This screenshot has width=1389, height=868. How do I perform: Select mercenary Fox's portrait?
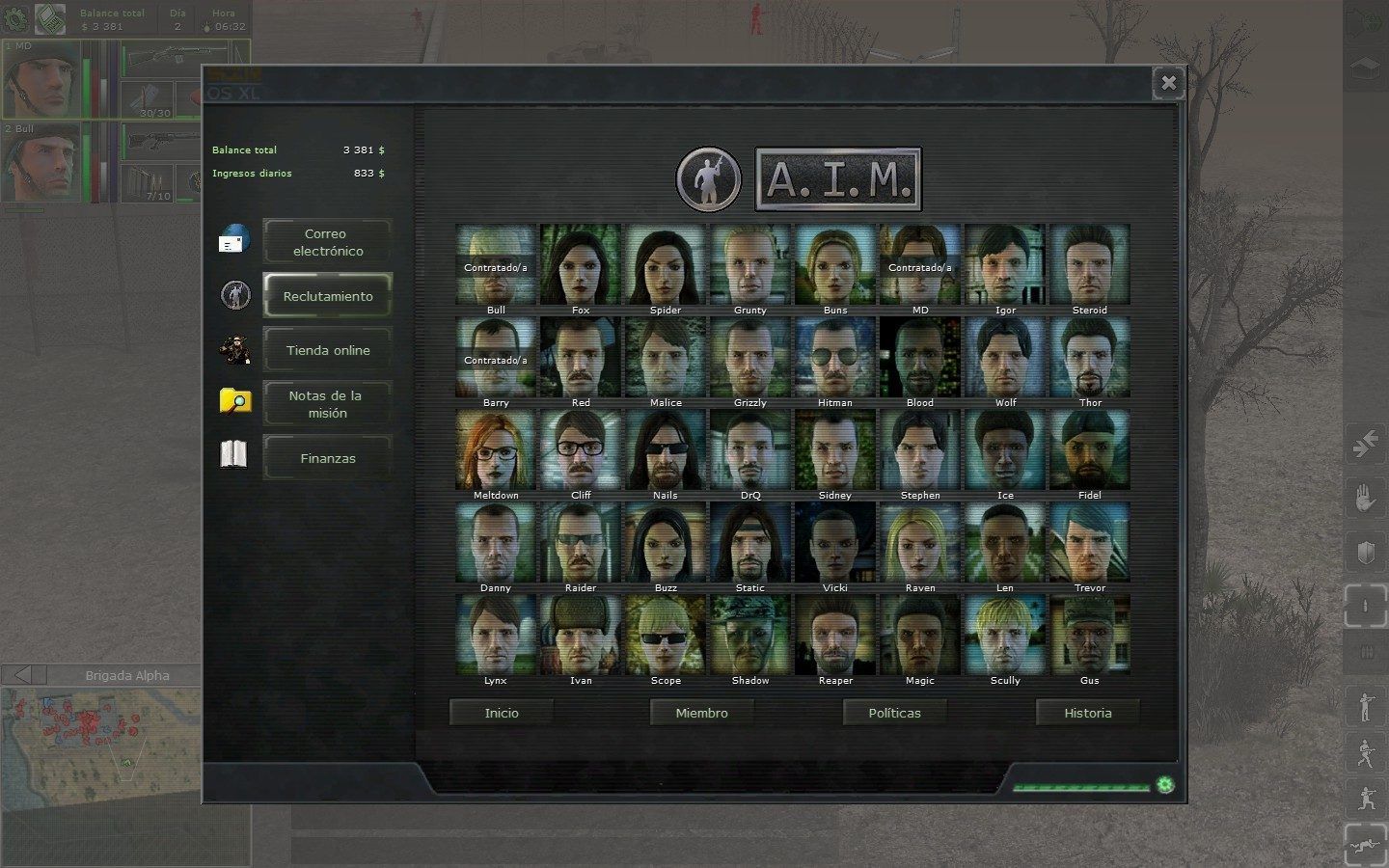click(x=581, y=264)
